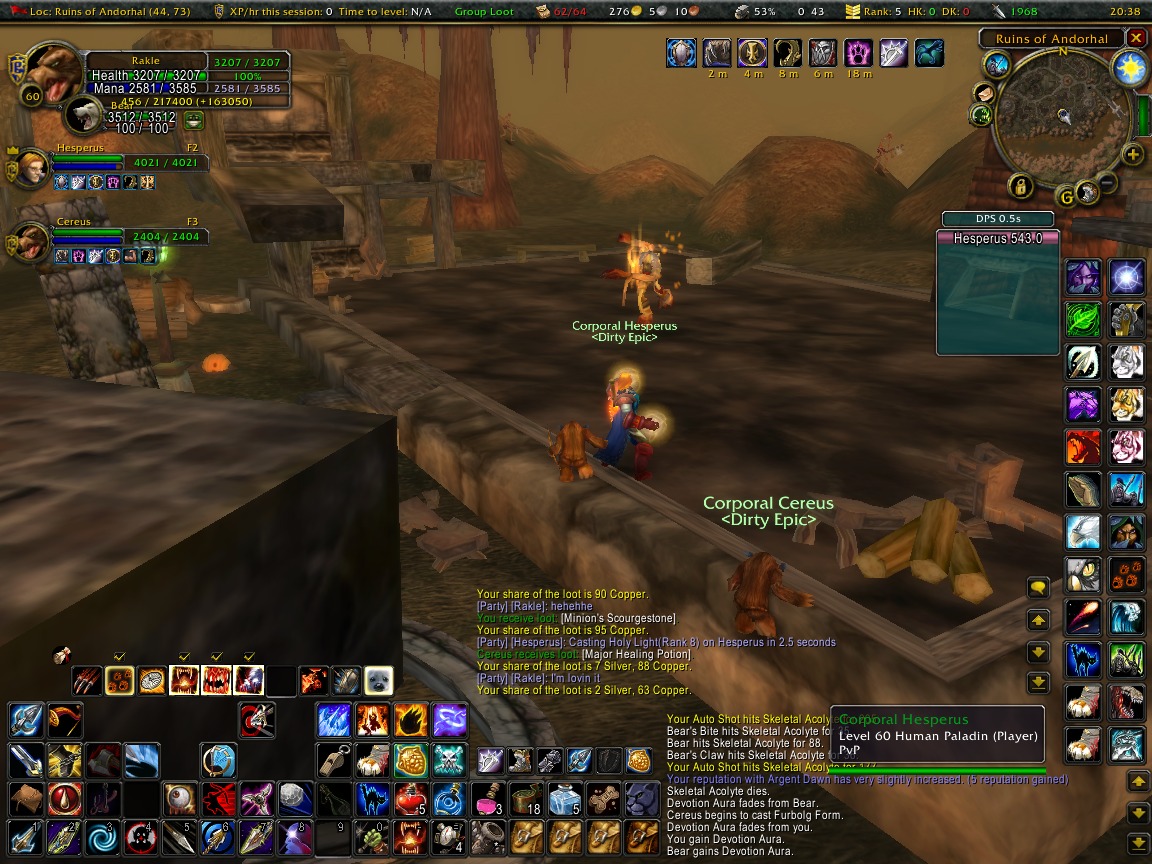Toggle the padlock button under the minimap
Viewport: 1152px width, 864px height.
click(1020, 186)
